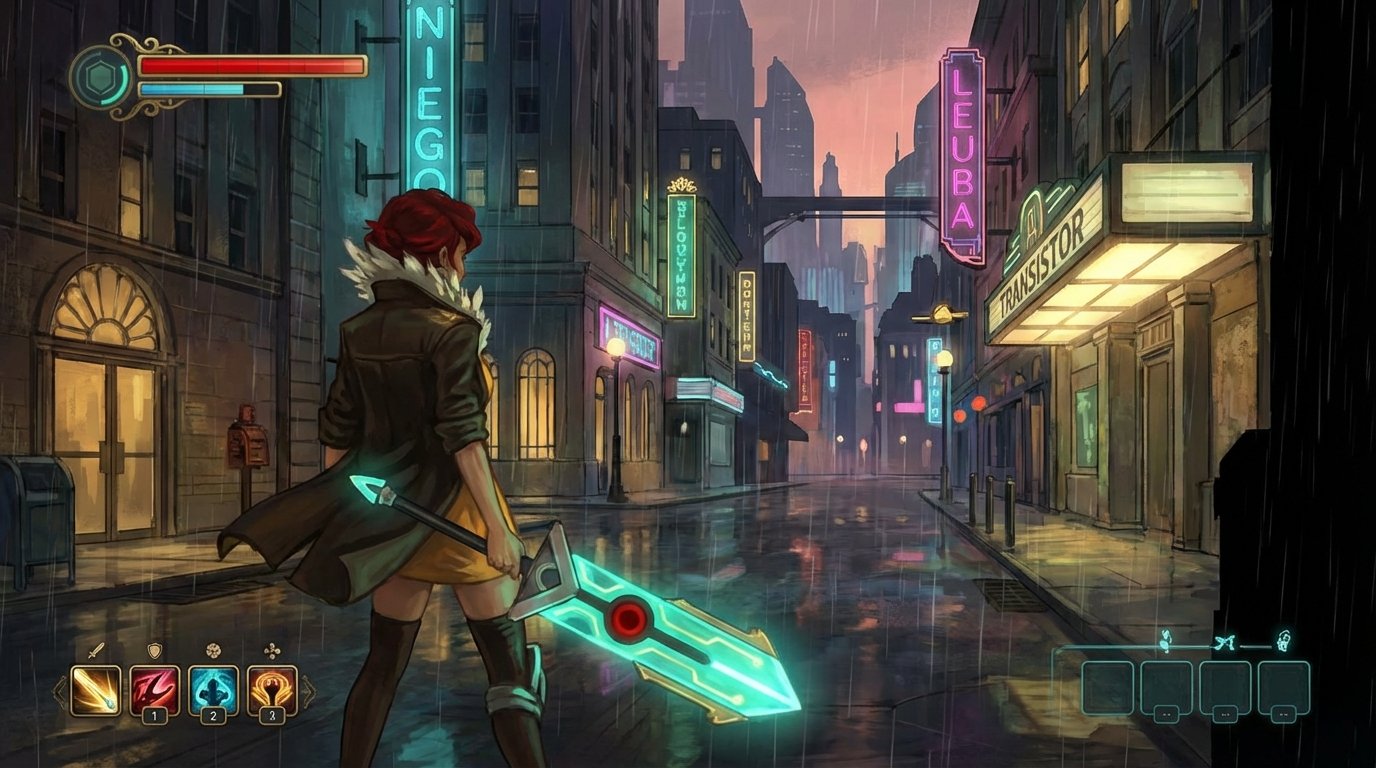Click the sword icon above the first ability
Image resolution: width=1376 pixels, height=768 pixels.
(96, 650)
